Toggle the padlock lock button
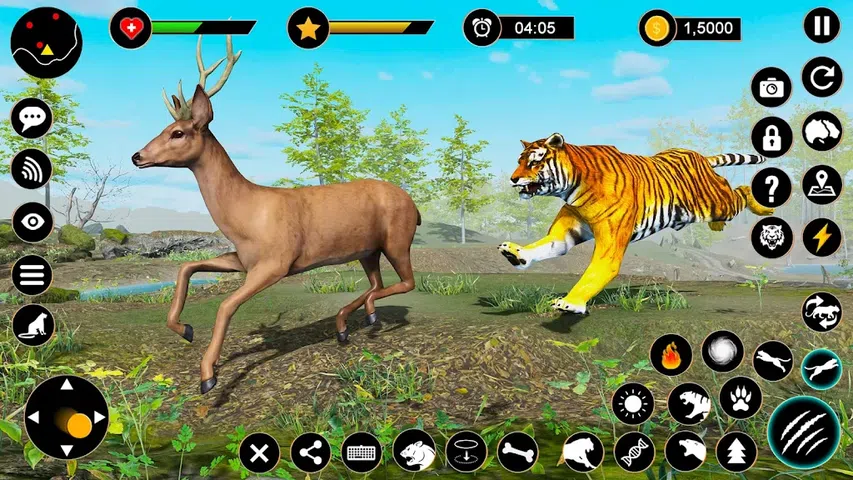Viewport: 853px width, 480px height. [771, 137]
